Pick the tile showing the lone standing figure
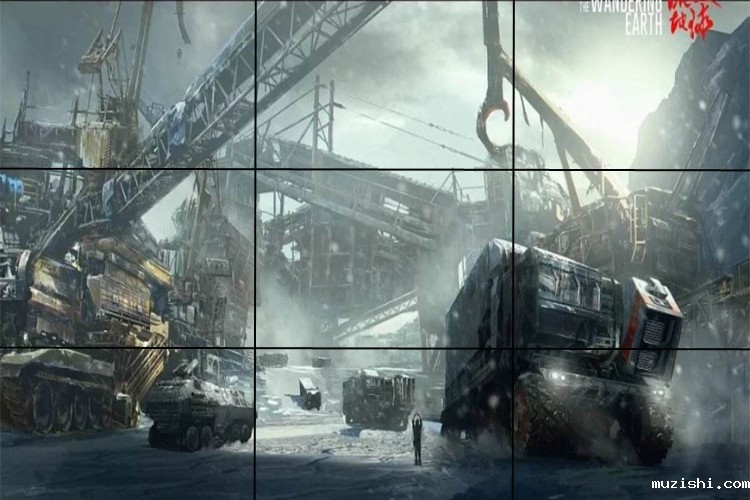The image size is (750, 500). [385, 424]
